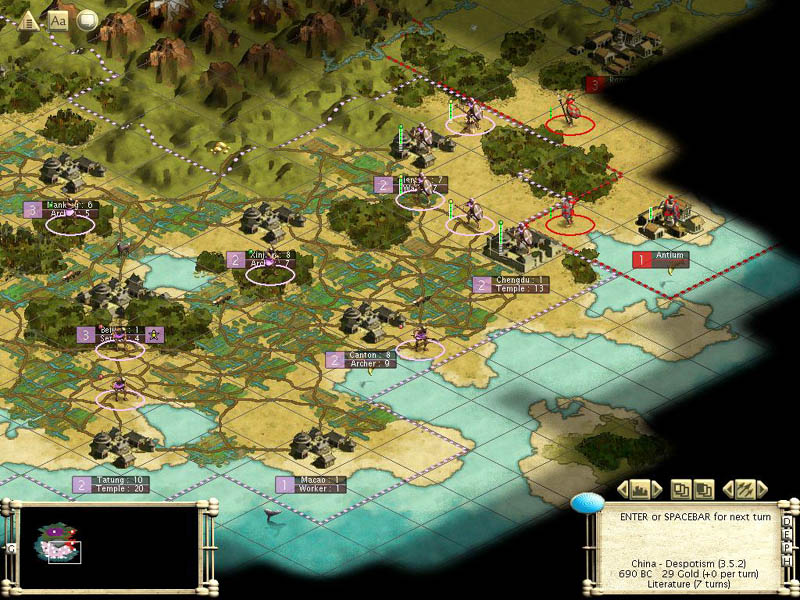Click the H button on the info box
800x600 pixels.
tap(787, 561)
